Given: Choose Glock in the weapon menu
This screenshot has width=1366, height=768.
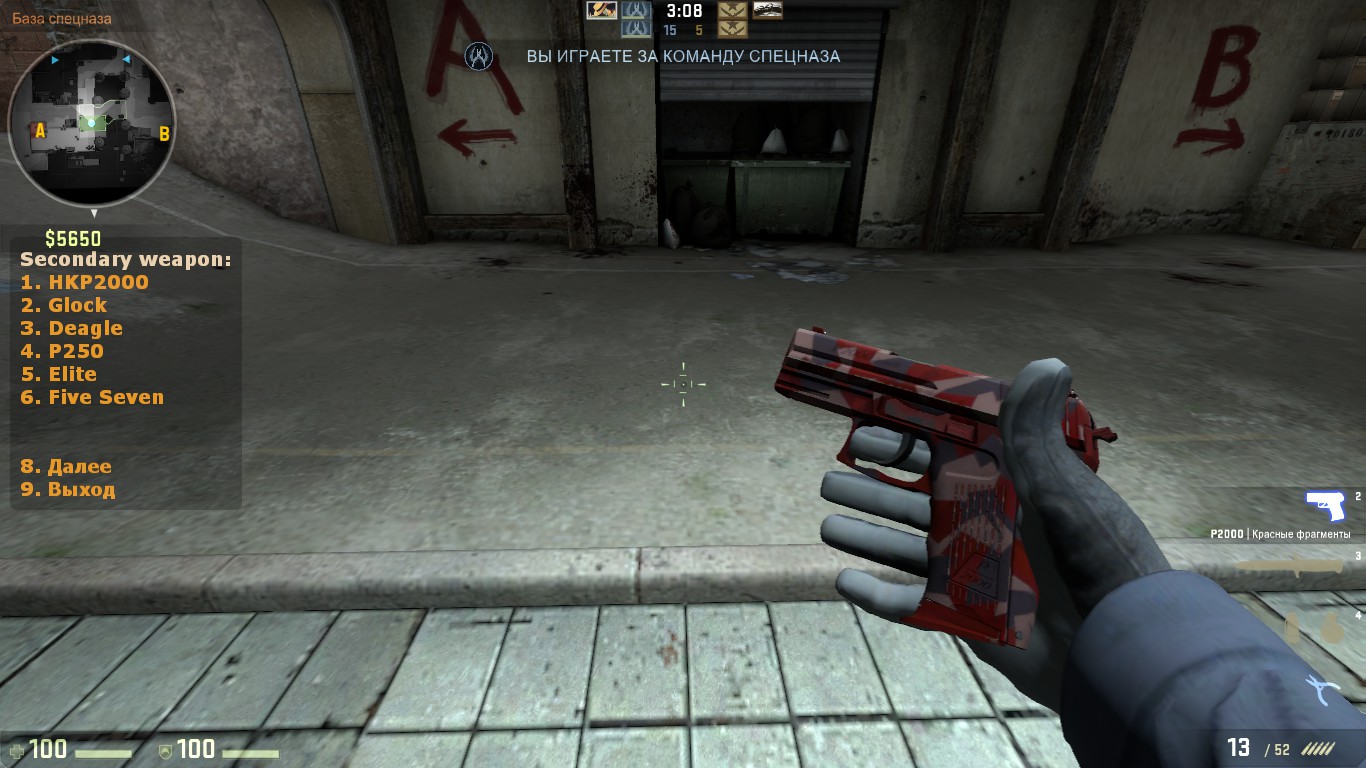Looking at the screenshot, I should 65,305.
